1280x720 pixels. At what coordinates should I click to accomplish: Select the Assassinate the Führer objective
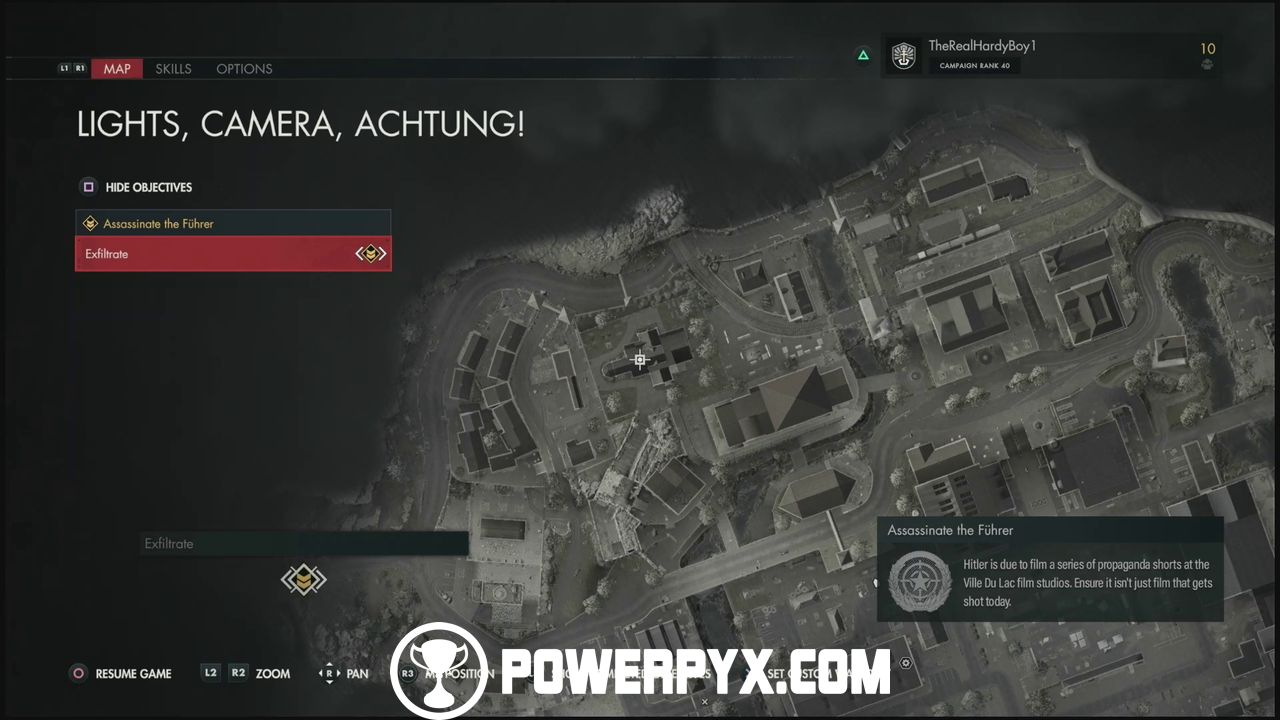coord(233,224)
